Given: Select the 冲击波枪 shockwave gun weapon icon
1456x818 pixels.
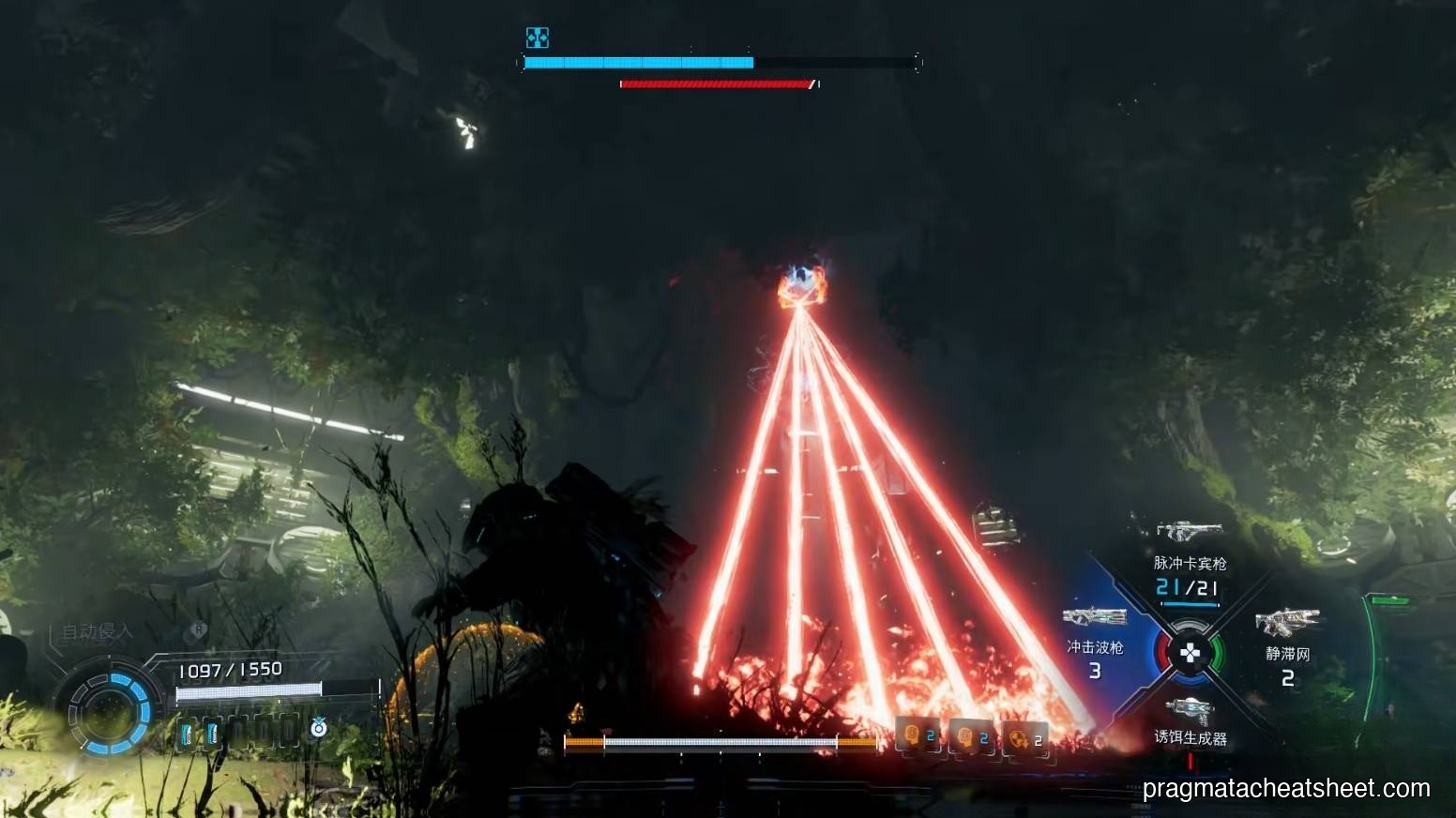Looking at the screenshot, I should [x=1095, y=618].
